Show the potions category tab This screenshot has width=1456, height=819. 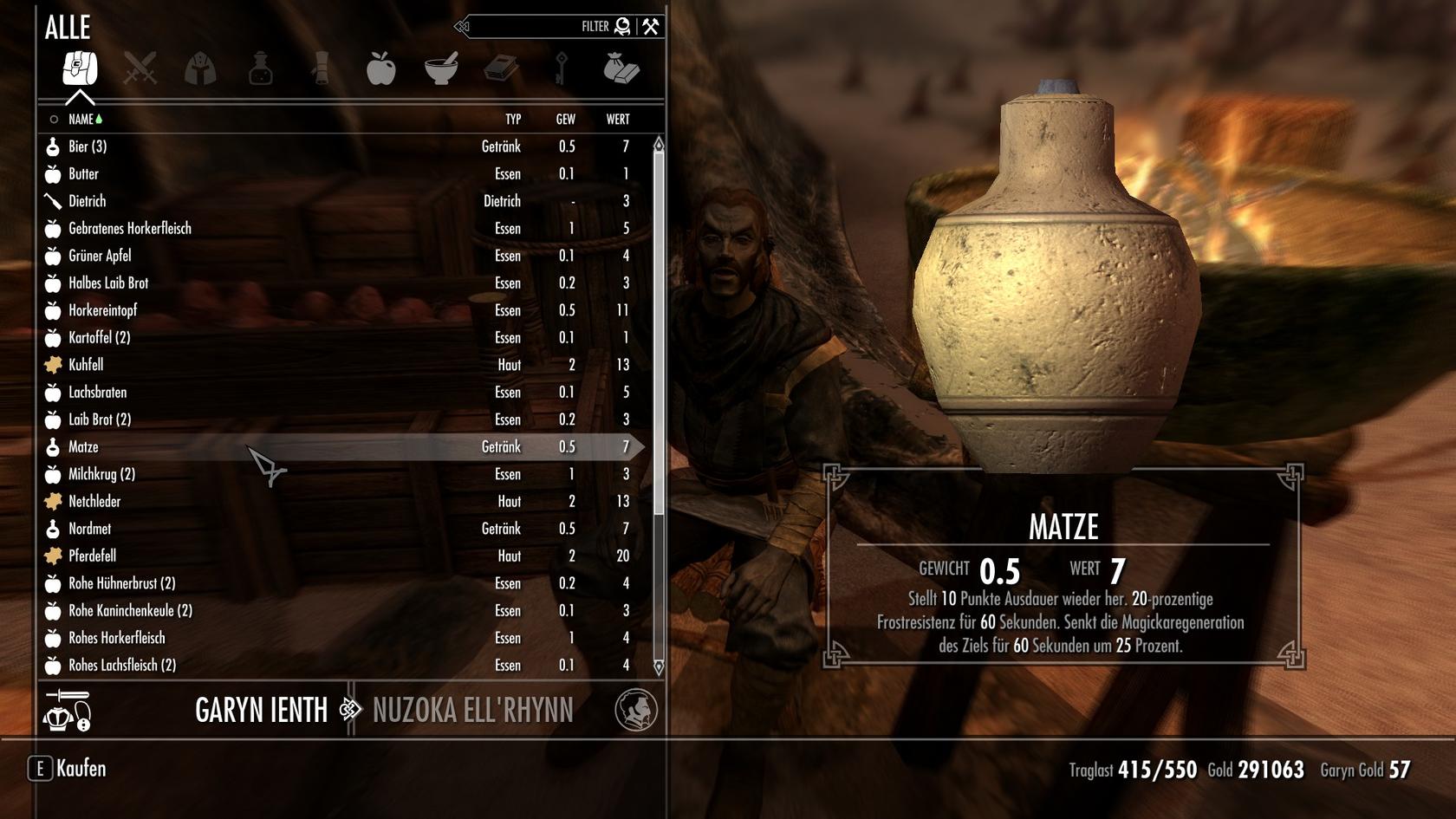tap(260, 68)
